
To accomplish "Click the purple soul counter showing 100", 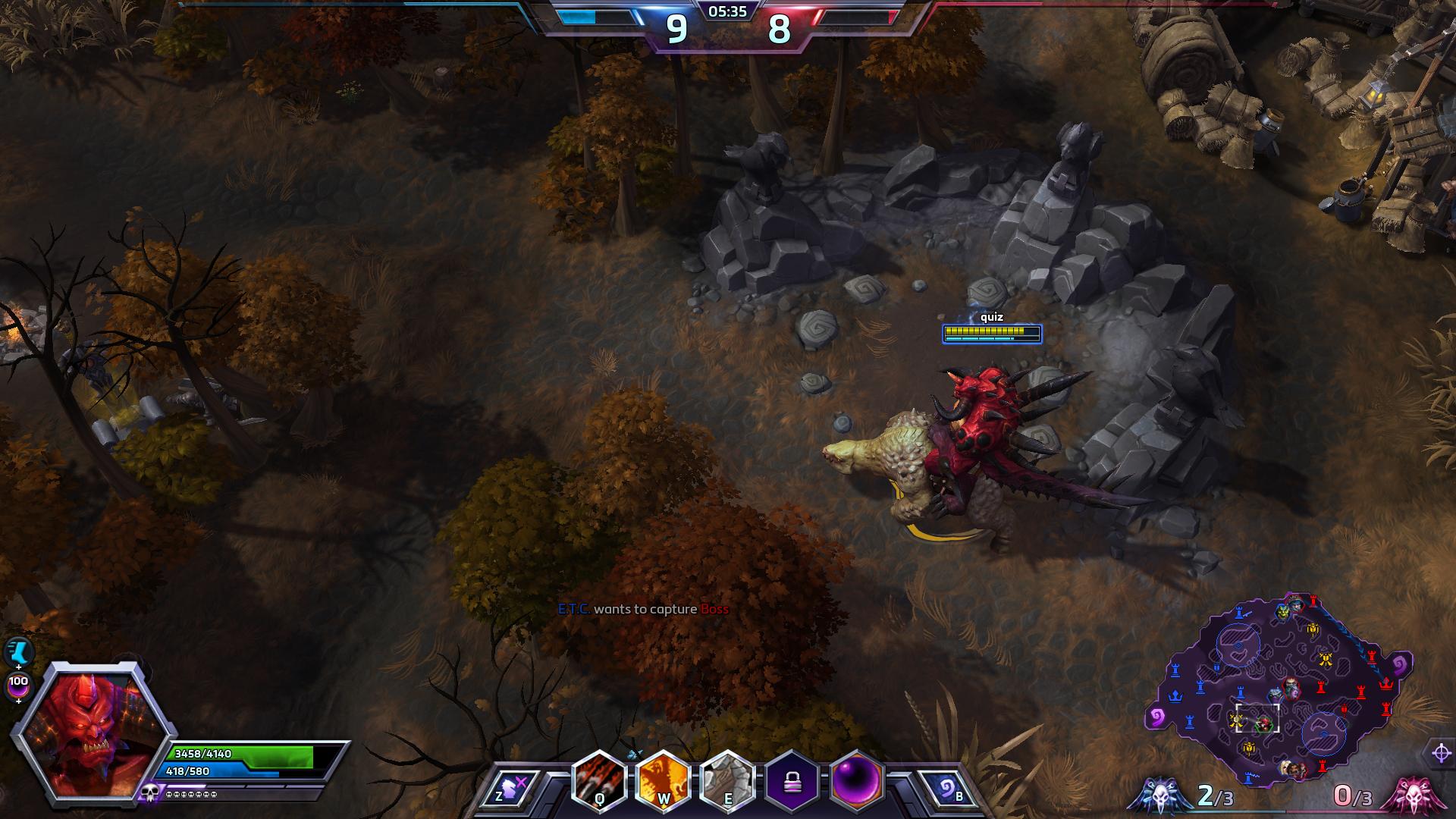I will pos(18,685).
